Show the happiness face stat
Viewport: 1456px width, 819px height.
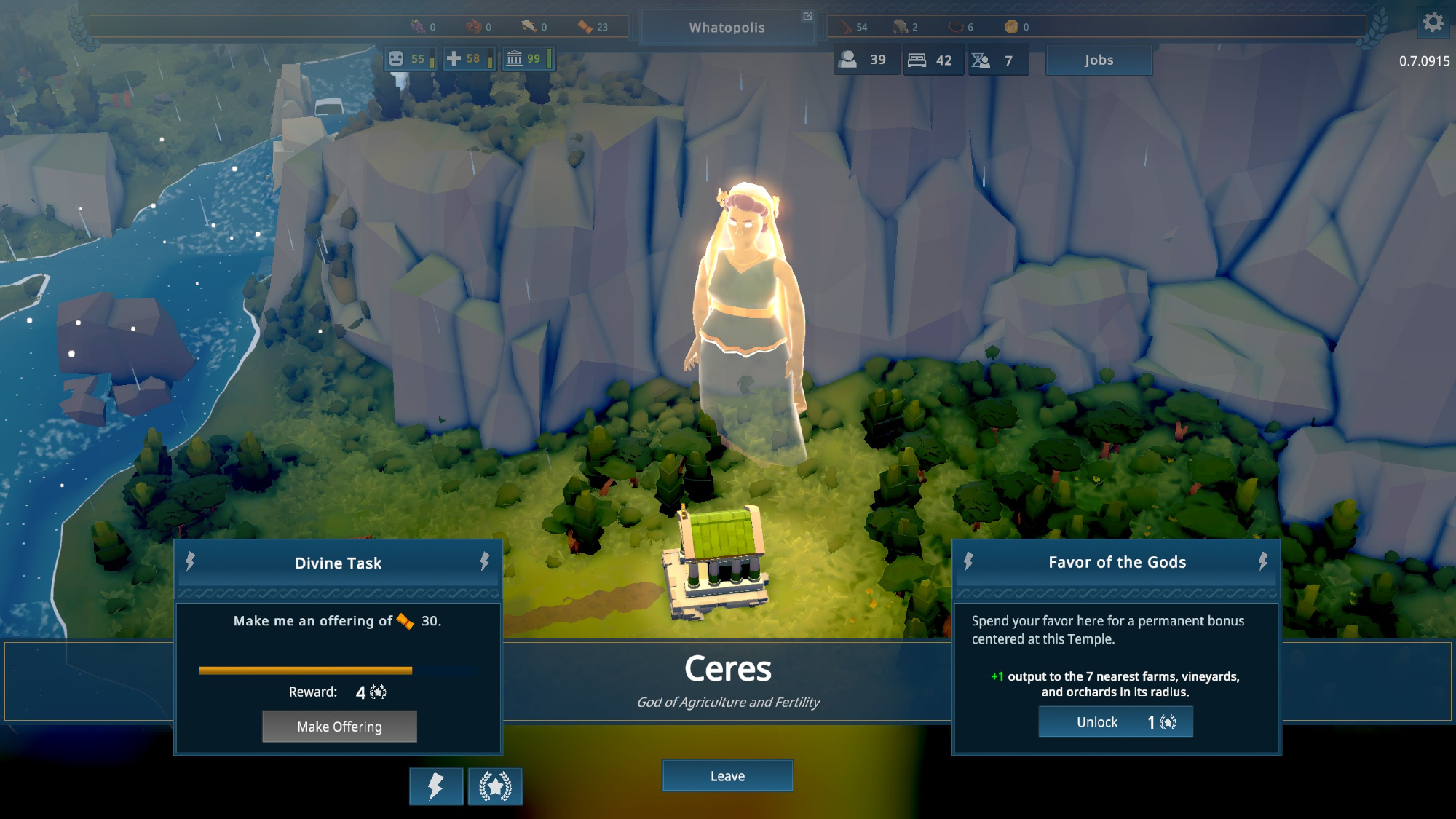pos(408,59)
